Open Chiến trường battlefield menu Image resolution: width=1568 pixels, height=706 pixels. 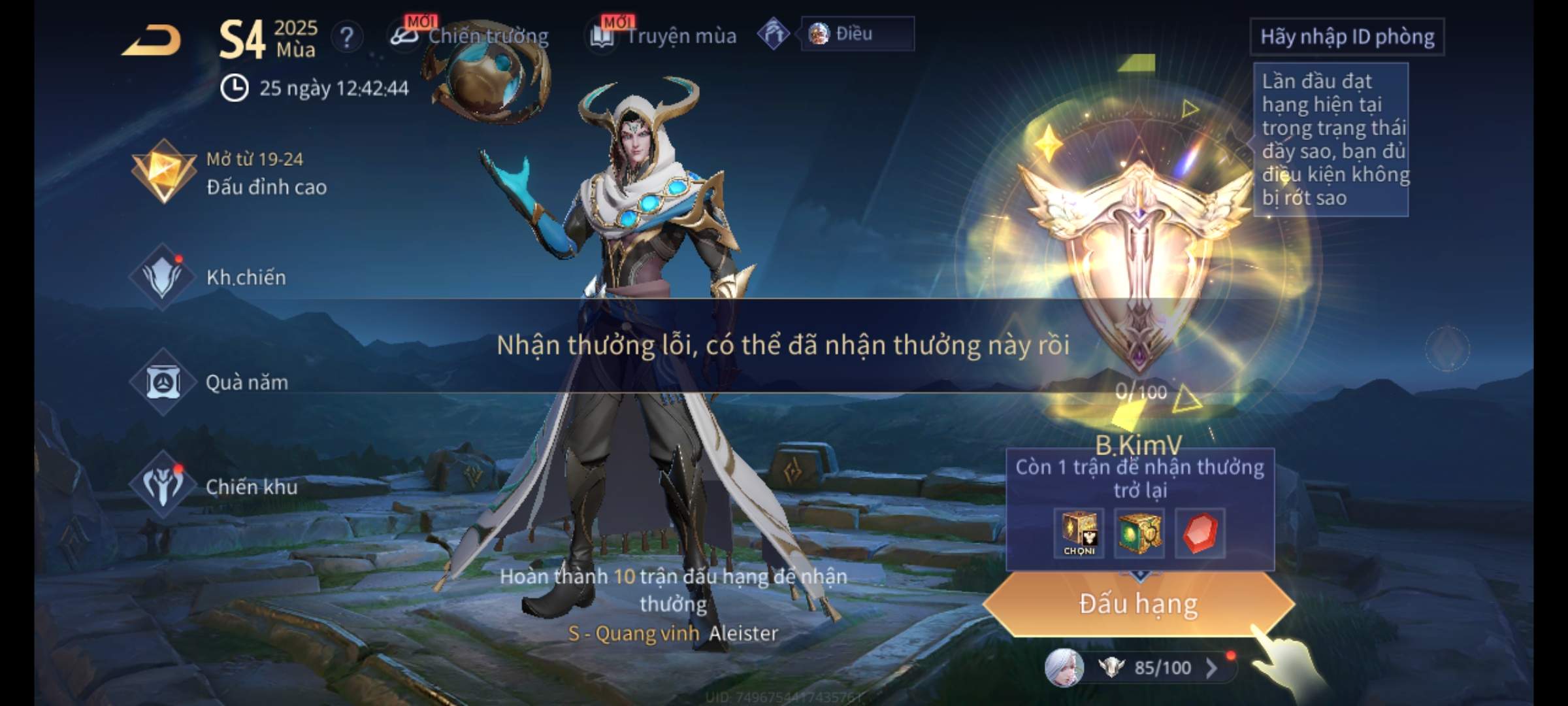(470, 35)
